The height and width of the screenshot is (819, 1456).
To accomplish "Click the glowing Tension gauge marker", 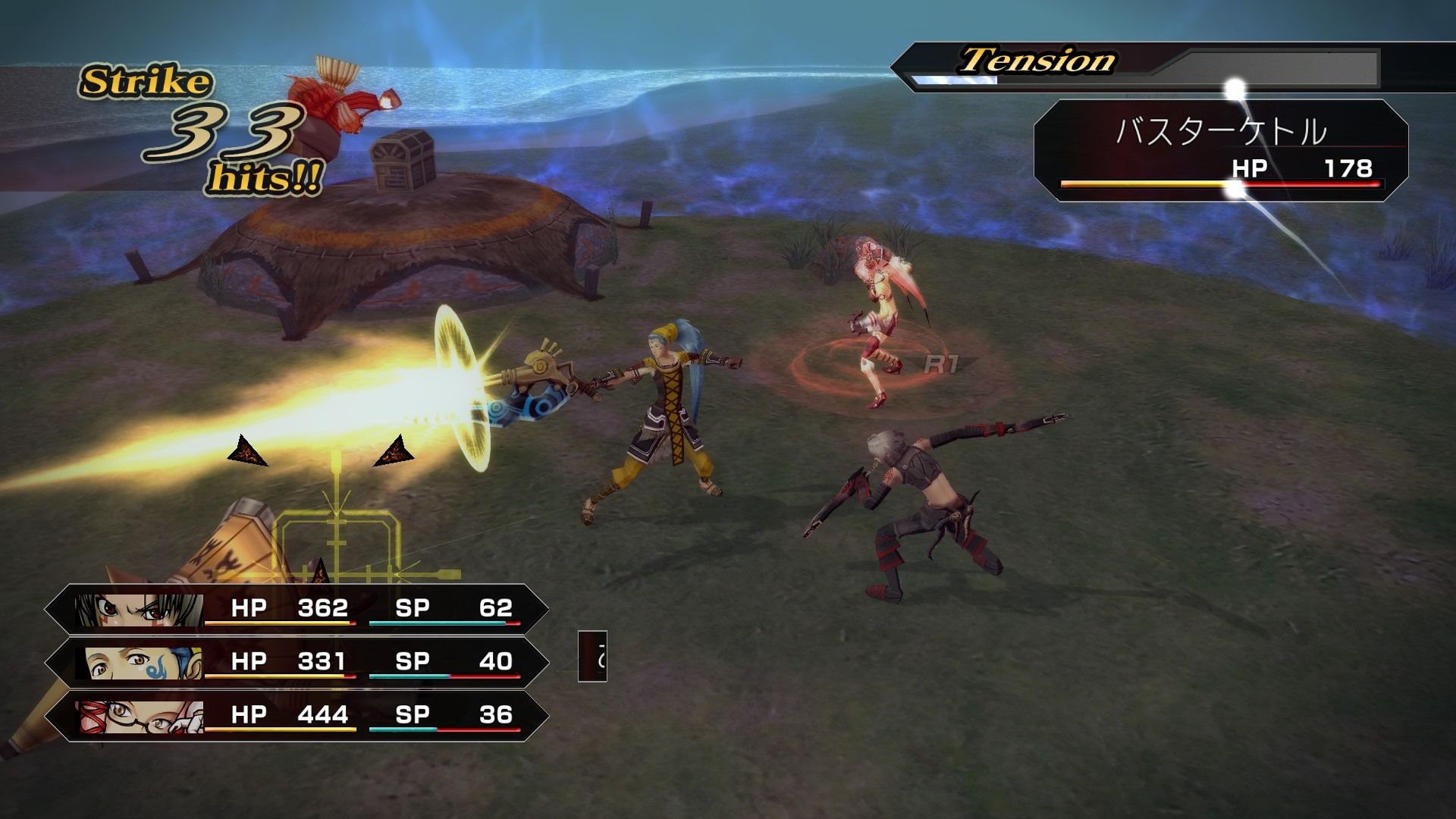I will click(x=1235, y=83).
